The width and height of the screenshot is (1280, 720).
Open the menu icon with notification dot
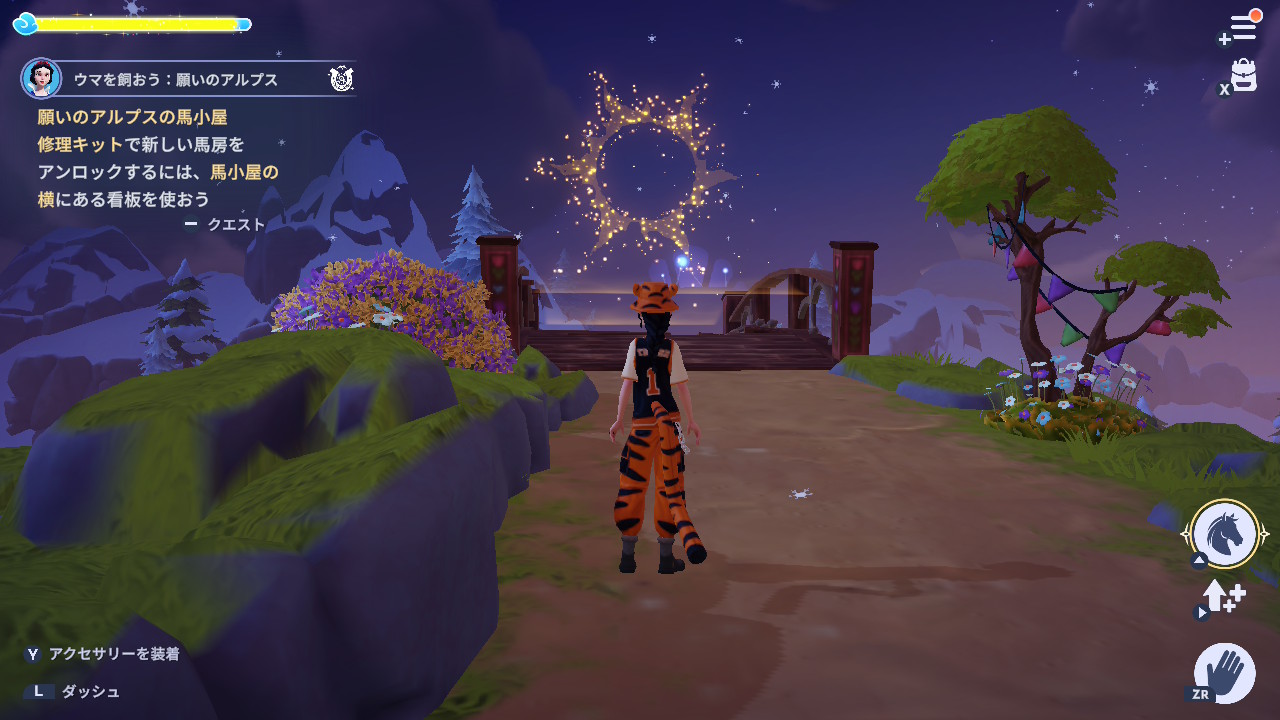pos(1242,27)
